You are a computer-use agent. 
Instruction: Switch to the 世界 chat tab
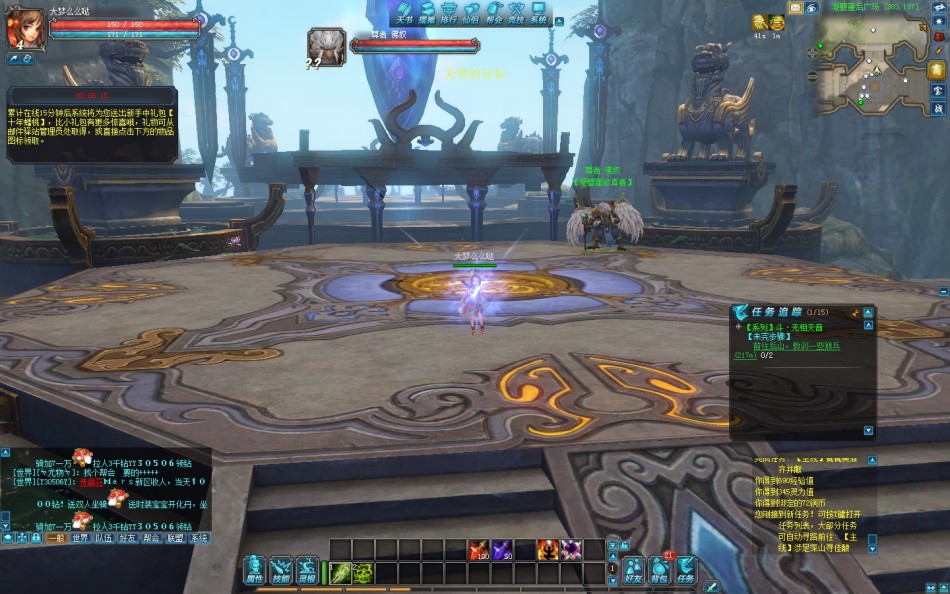tap(80, 538)
